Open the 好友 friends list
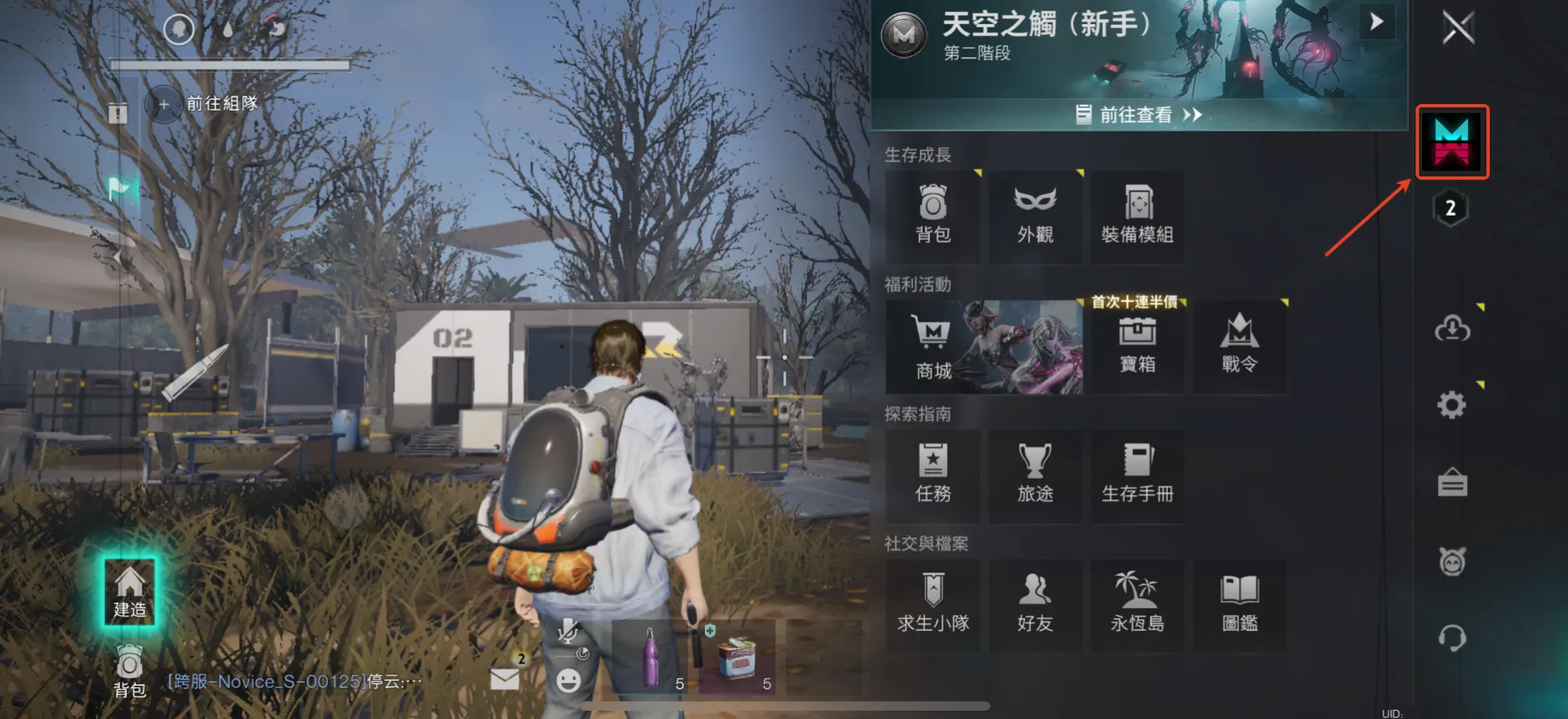 tap(1035, 605)
